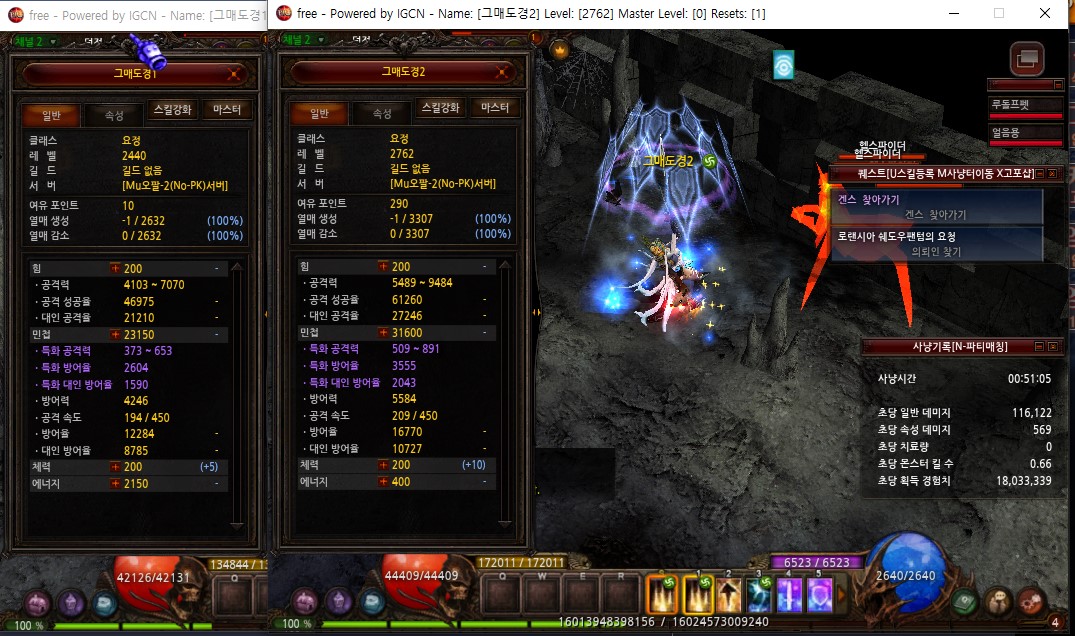
Task: Click the overlapping windows button at top right
Action: tap(1026, 59)
